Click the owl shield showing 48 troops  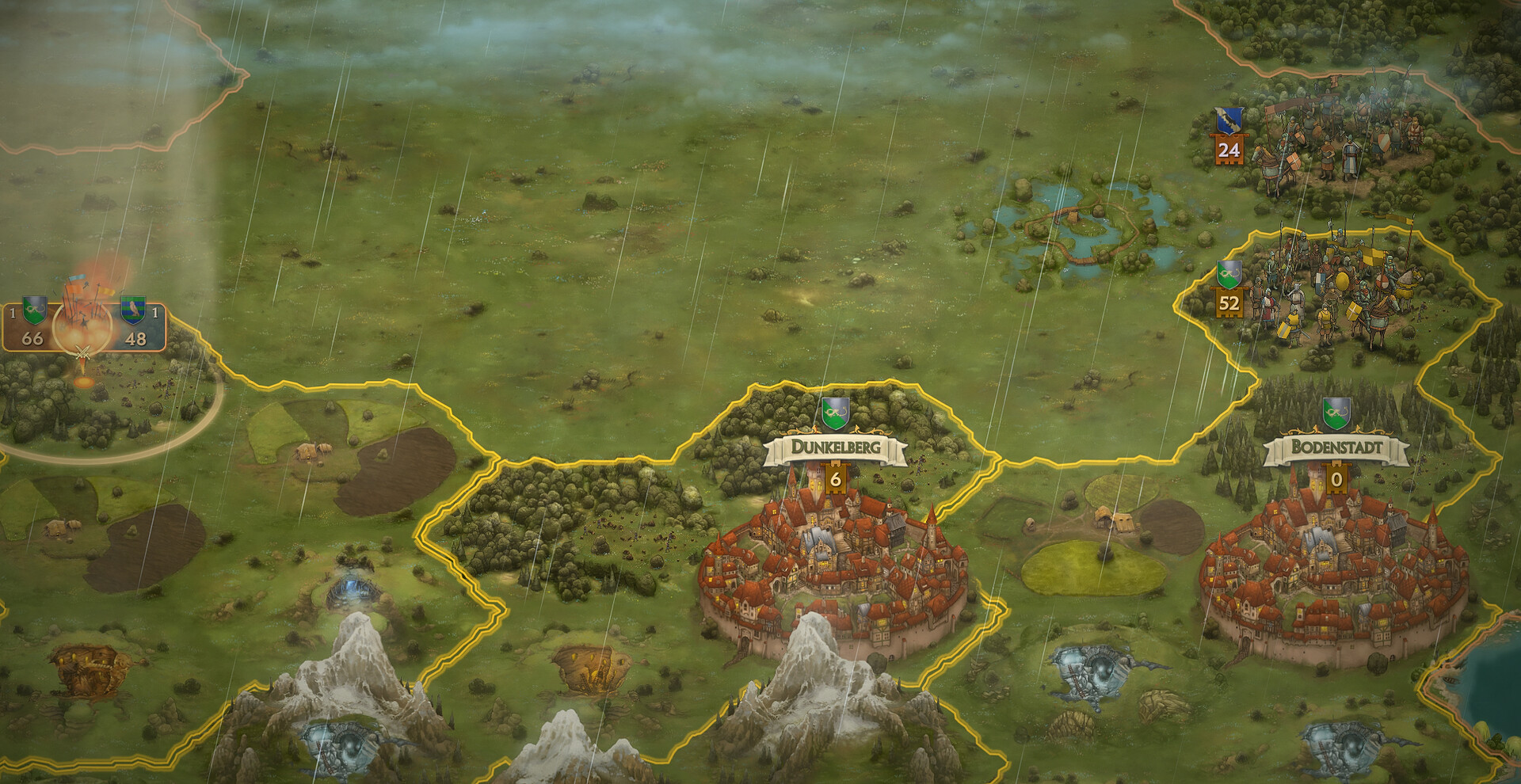click(x=135, y=310)
